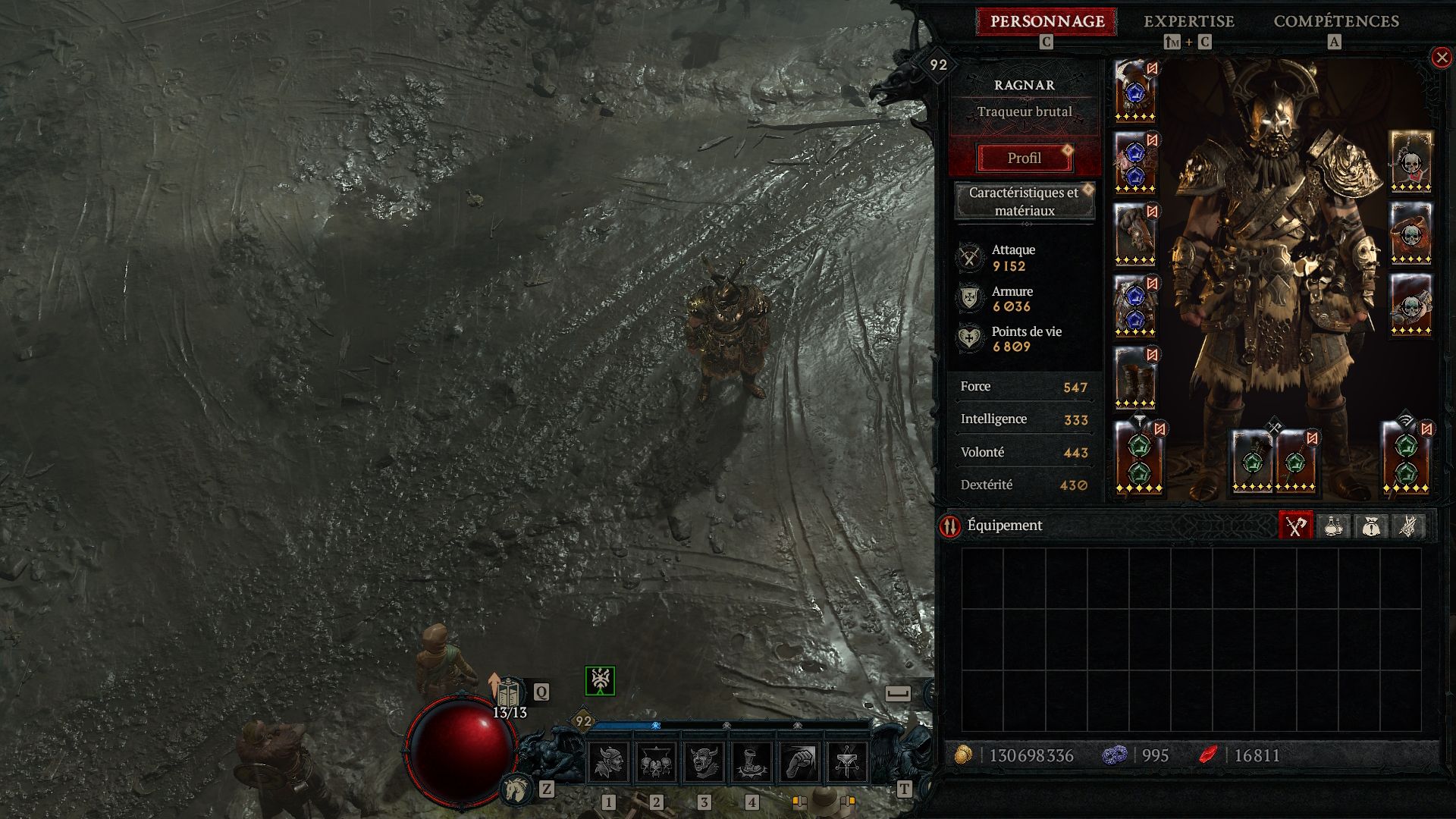Screen dimensions: 1456x819
Task: Use the stomping boot skill
Action: tap(752, 762)
